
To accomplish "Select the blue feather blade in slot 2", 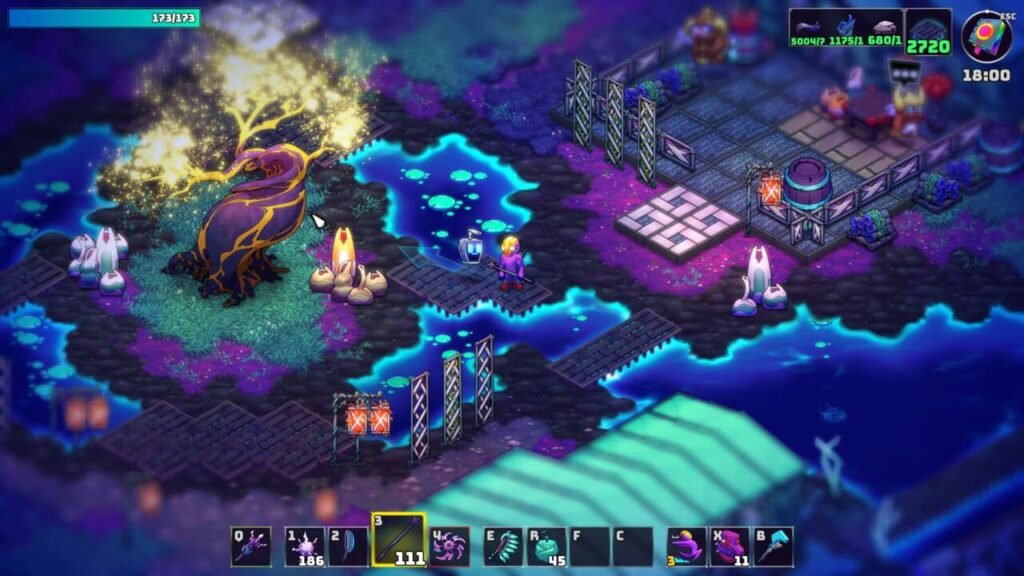I will [x=349, y=546].
